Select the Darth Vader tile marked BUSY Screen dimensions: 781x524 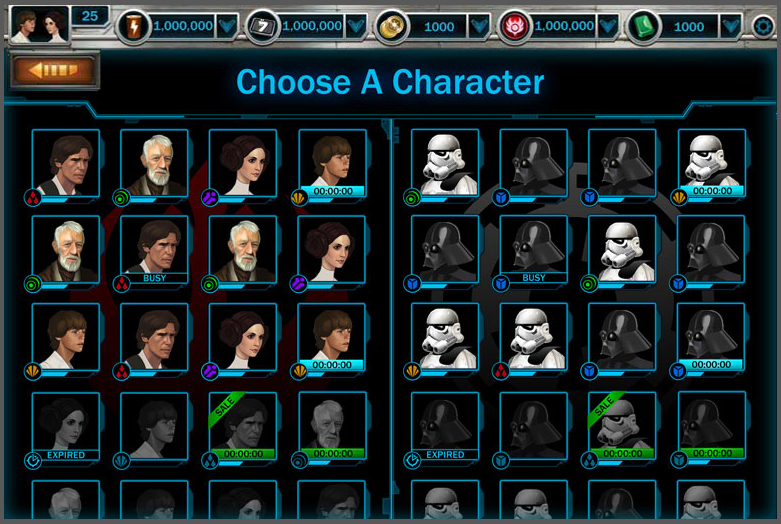(x=534, y=250)
